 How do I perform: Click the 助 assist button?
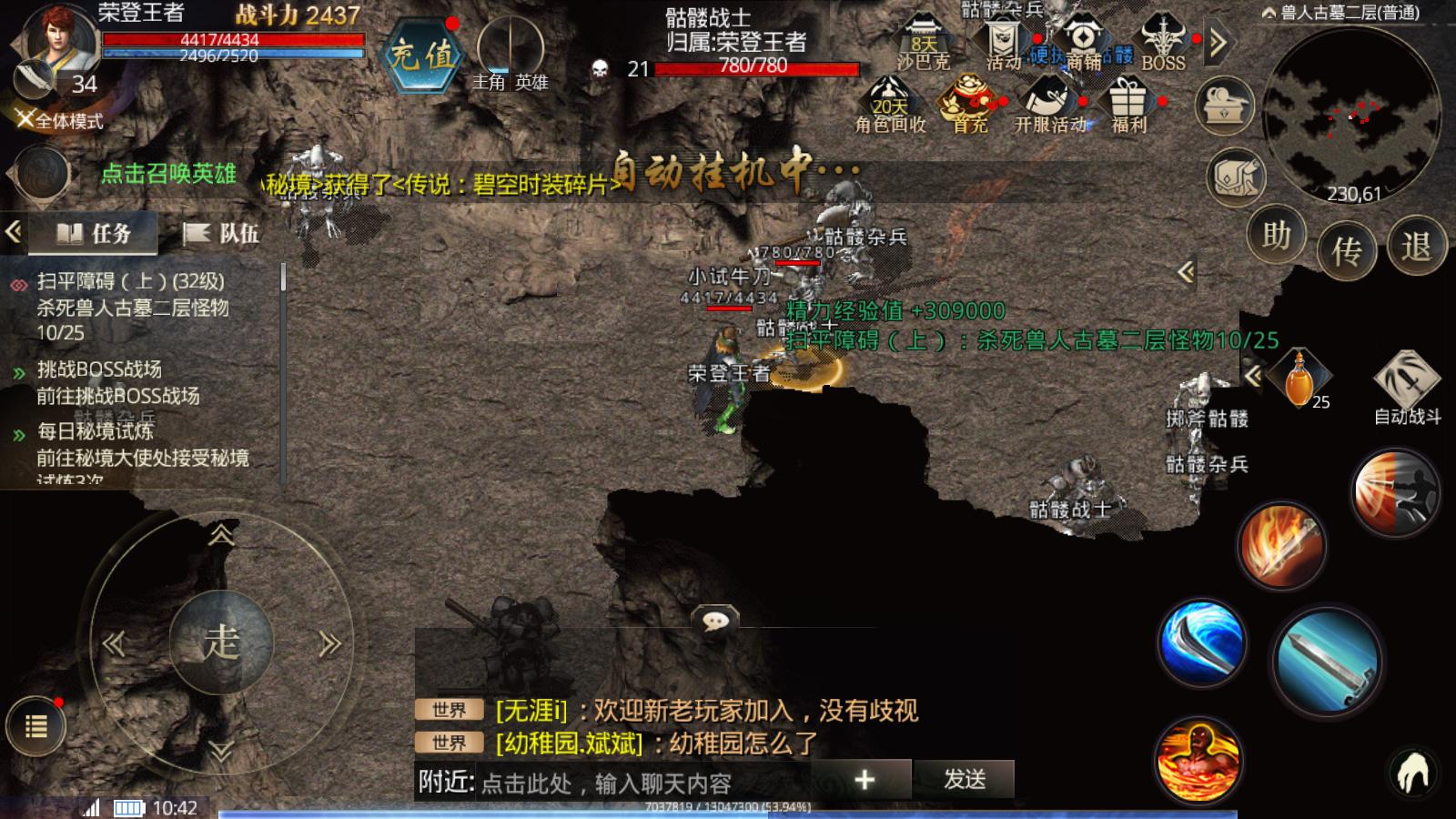click(x=1276, y=236)
